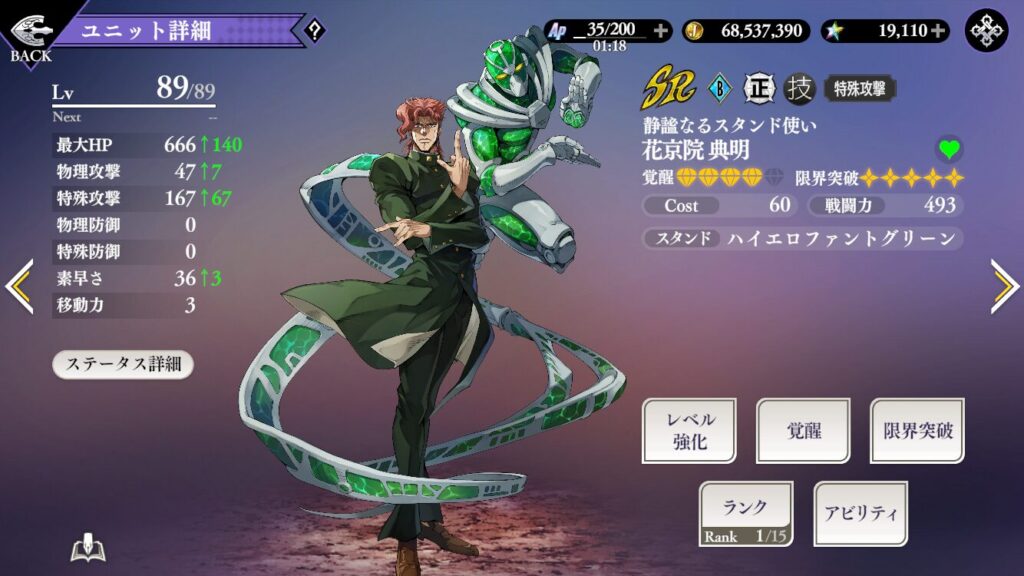View the 特殊攻撃 attack type tag
The image size is (1024, 576).
click(859, 89)
